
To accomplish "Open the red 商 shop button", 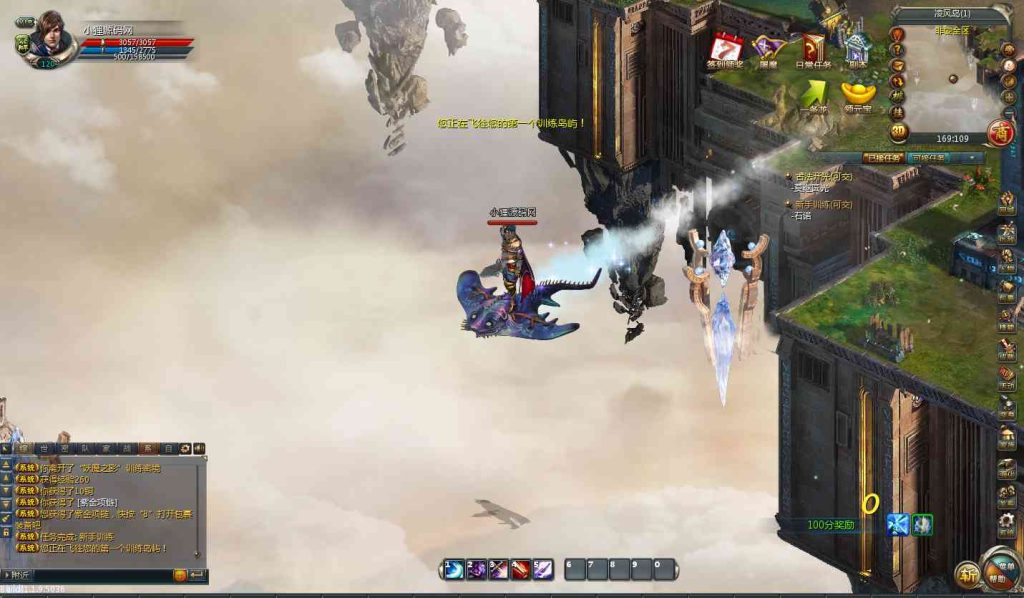I will (999, 131).
